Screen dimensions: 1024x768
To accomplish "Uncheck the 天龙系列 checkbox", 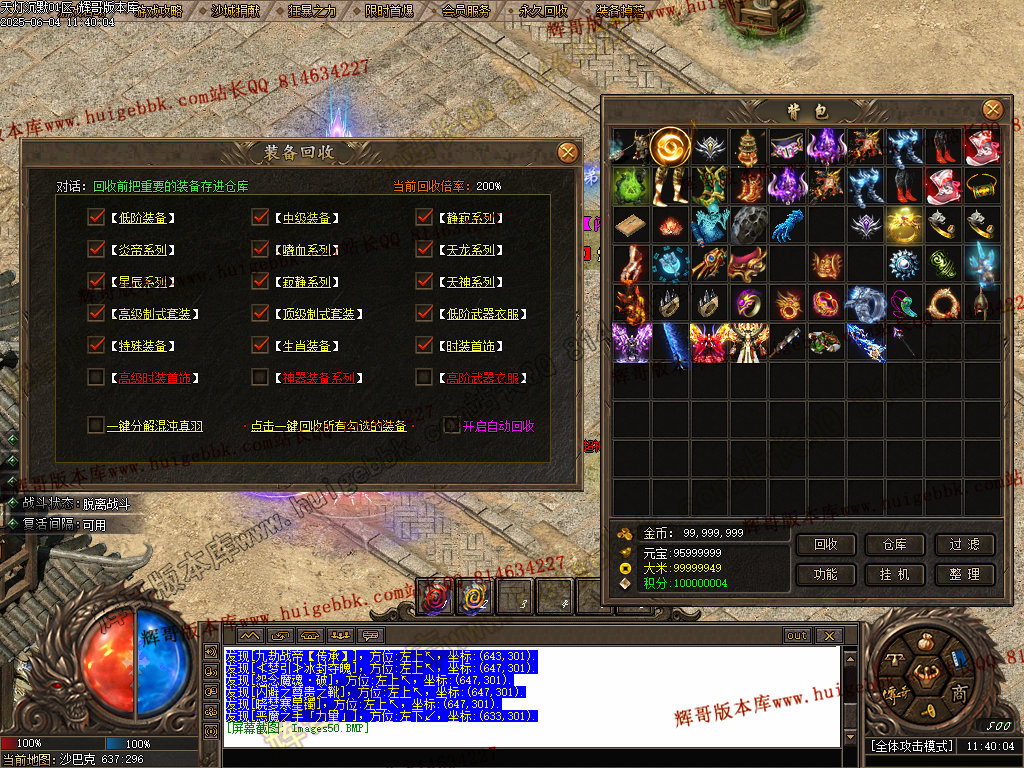I will click(x=424, y=249).
